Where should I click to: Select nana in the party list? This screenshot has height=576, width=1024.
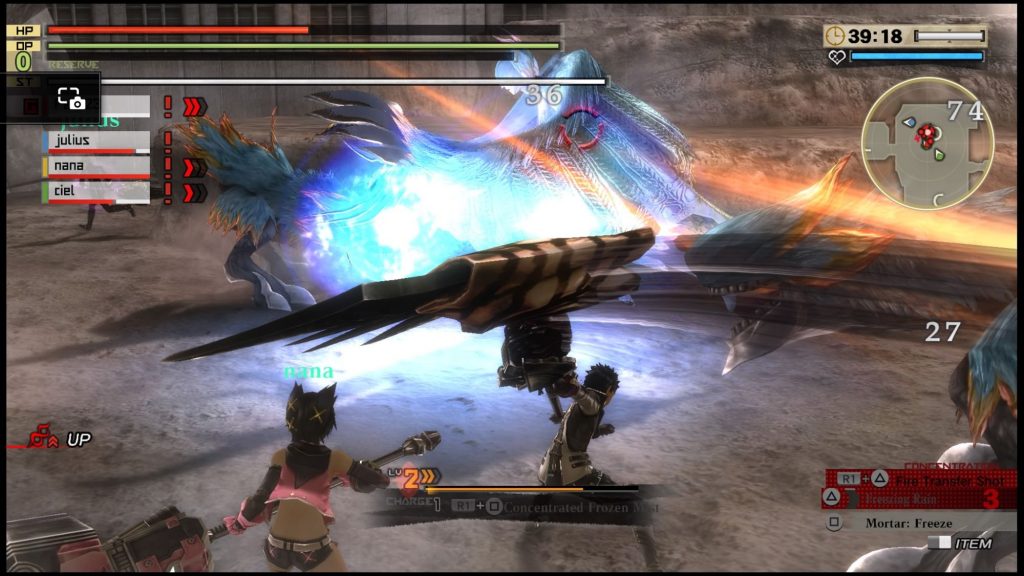98,166
